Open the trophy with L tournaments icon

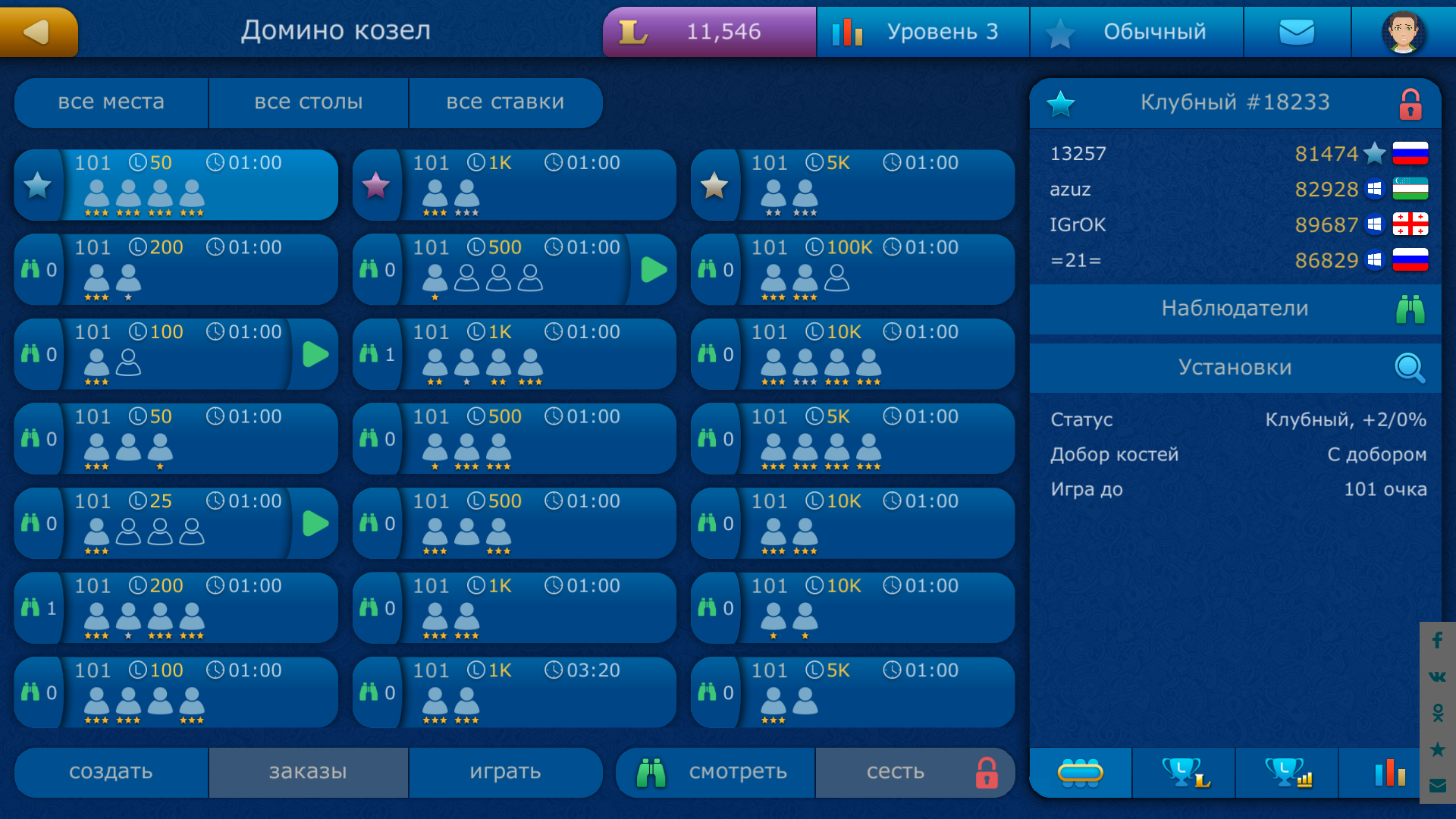click(1184, 773)
